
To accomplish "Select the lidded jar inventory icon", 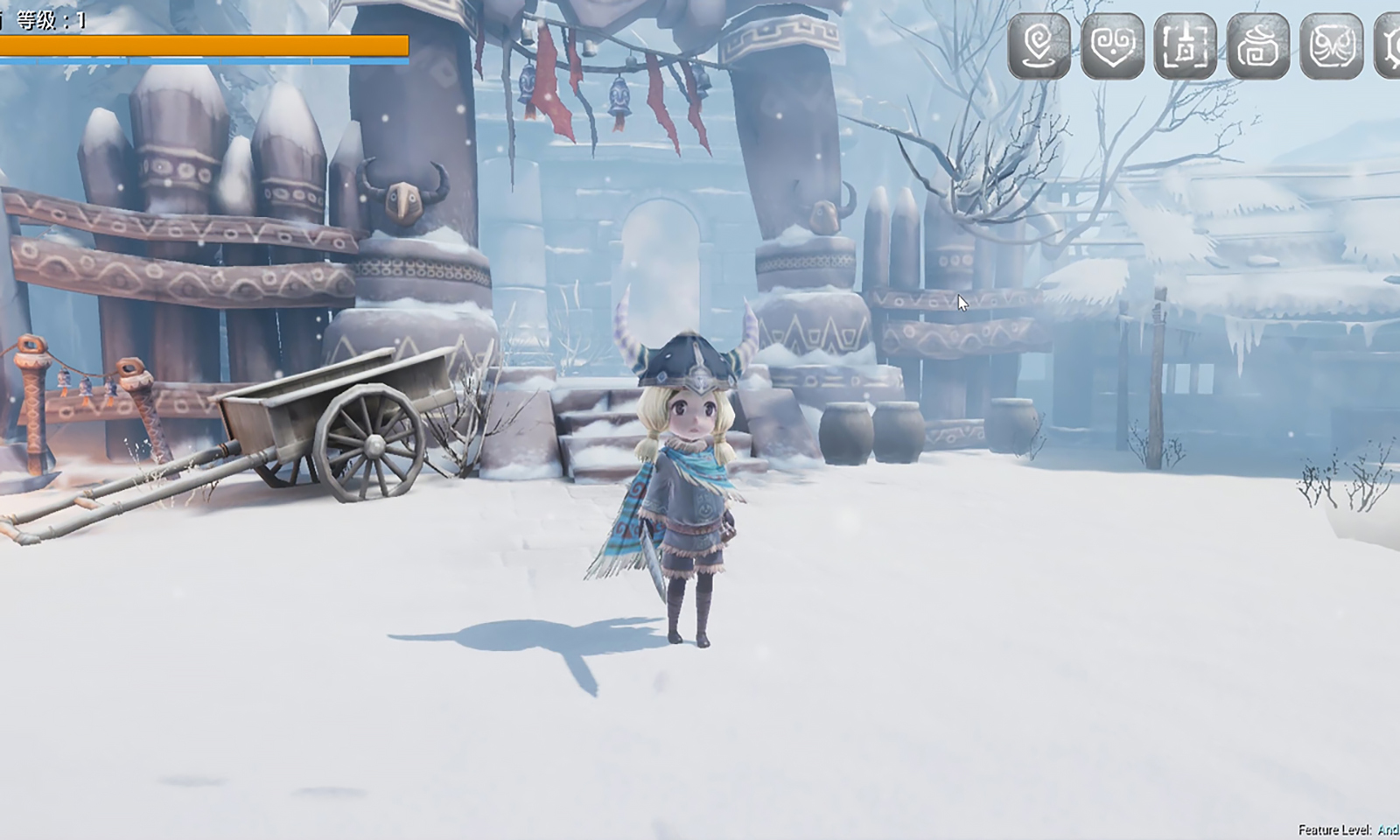I will (1258, 45).
